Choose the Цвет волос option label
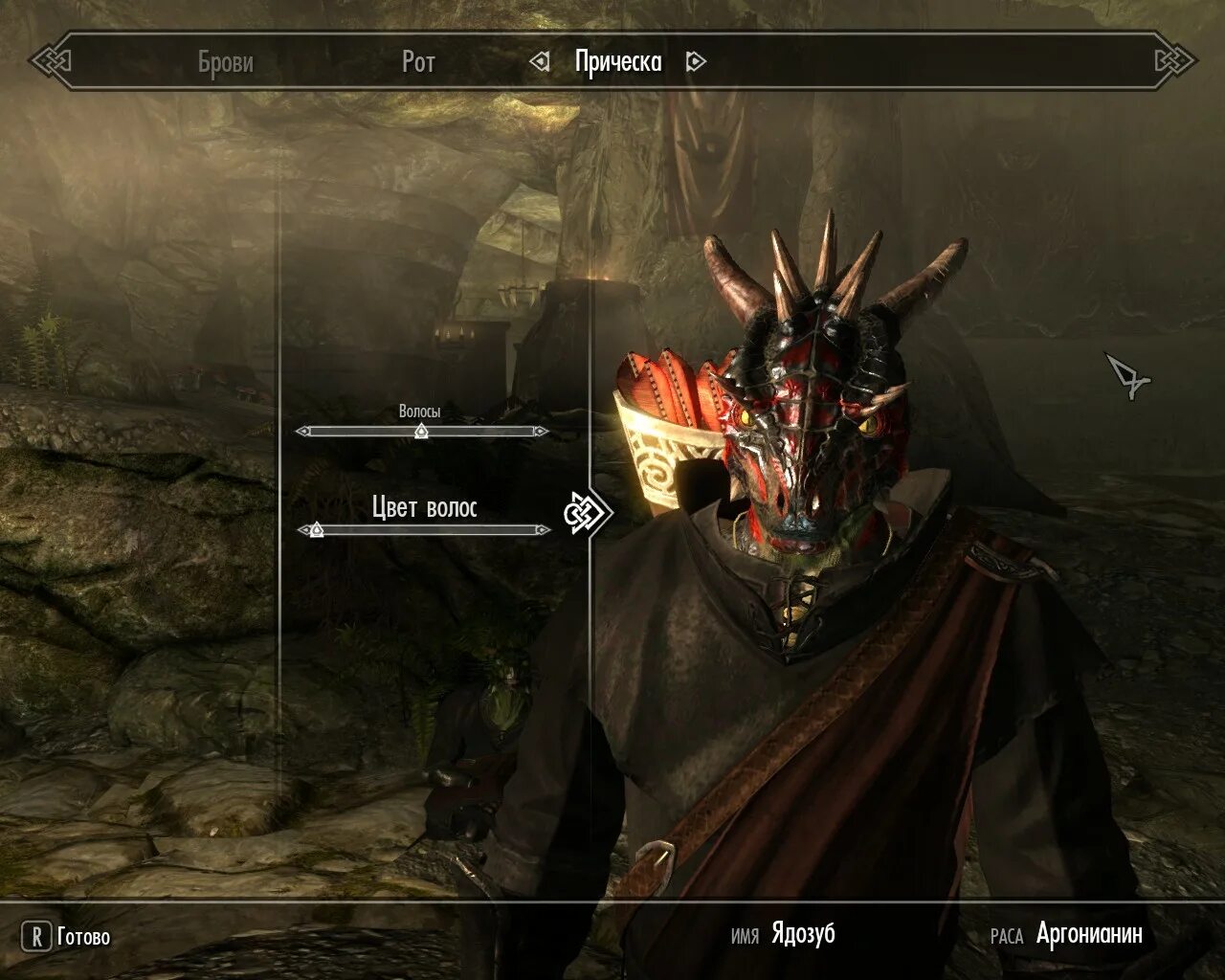The height and width of the screenshot is (980, 1225). click(424, 507)
